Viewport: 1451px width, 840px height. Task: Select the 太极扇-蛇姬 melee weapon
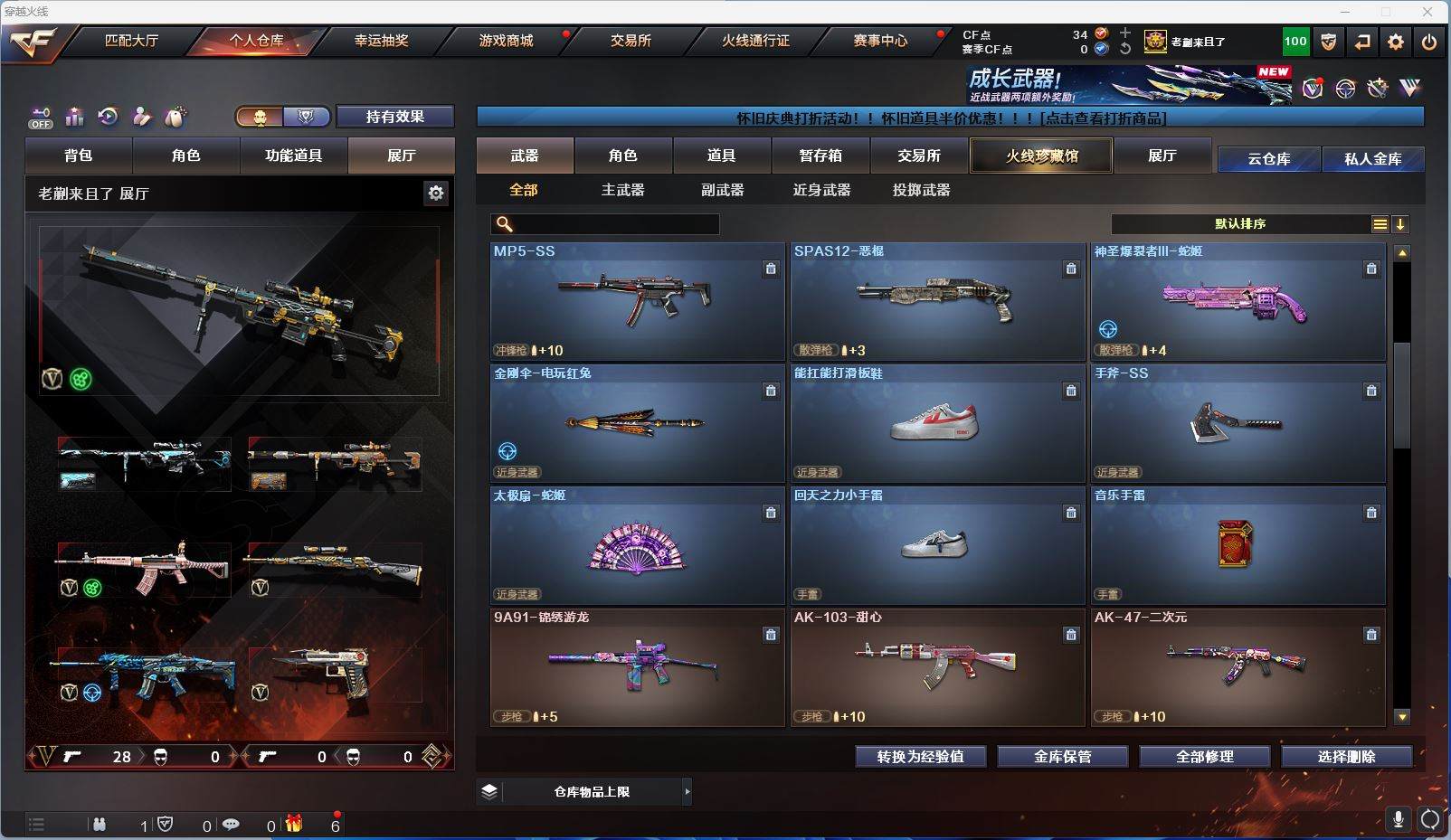click(x=637, y=546)
